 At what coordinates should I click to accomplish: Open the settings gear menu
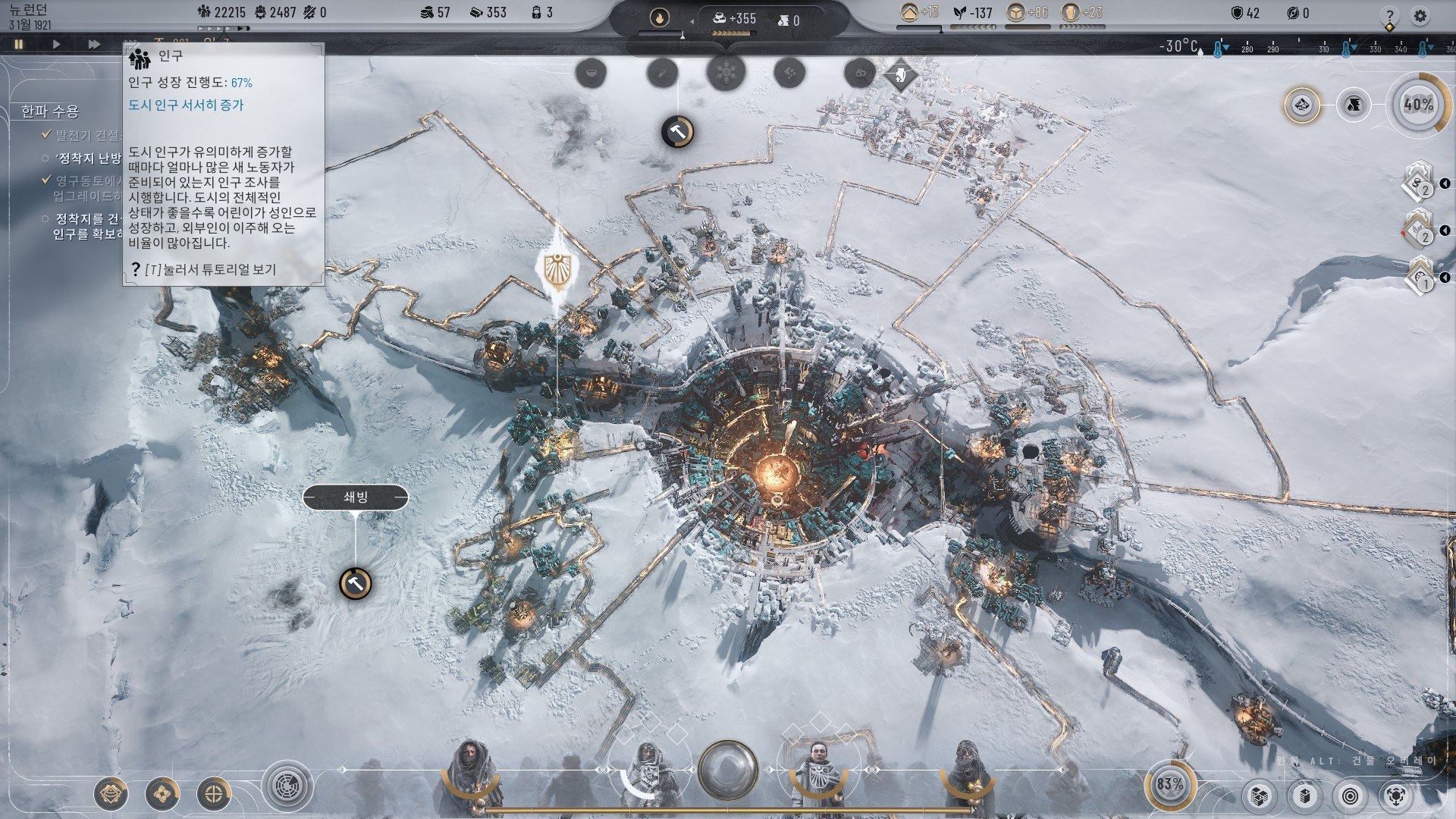(x=1420, y=15)
